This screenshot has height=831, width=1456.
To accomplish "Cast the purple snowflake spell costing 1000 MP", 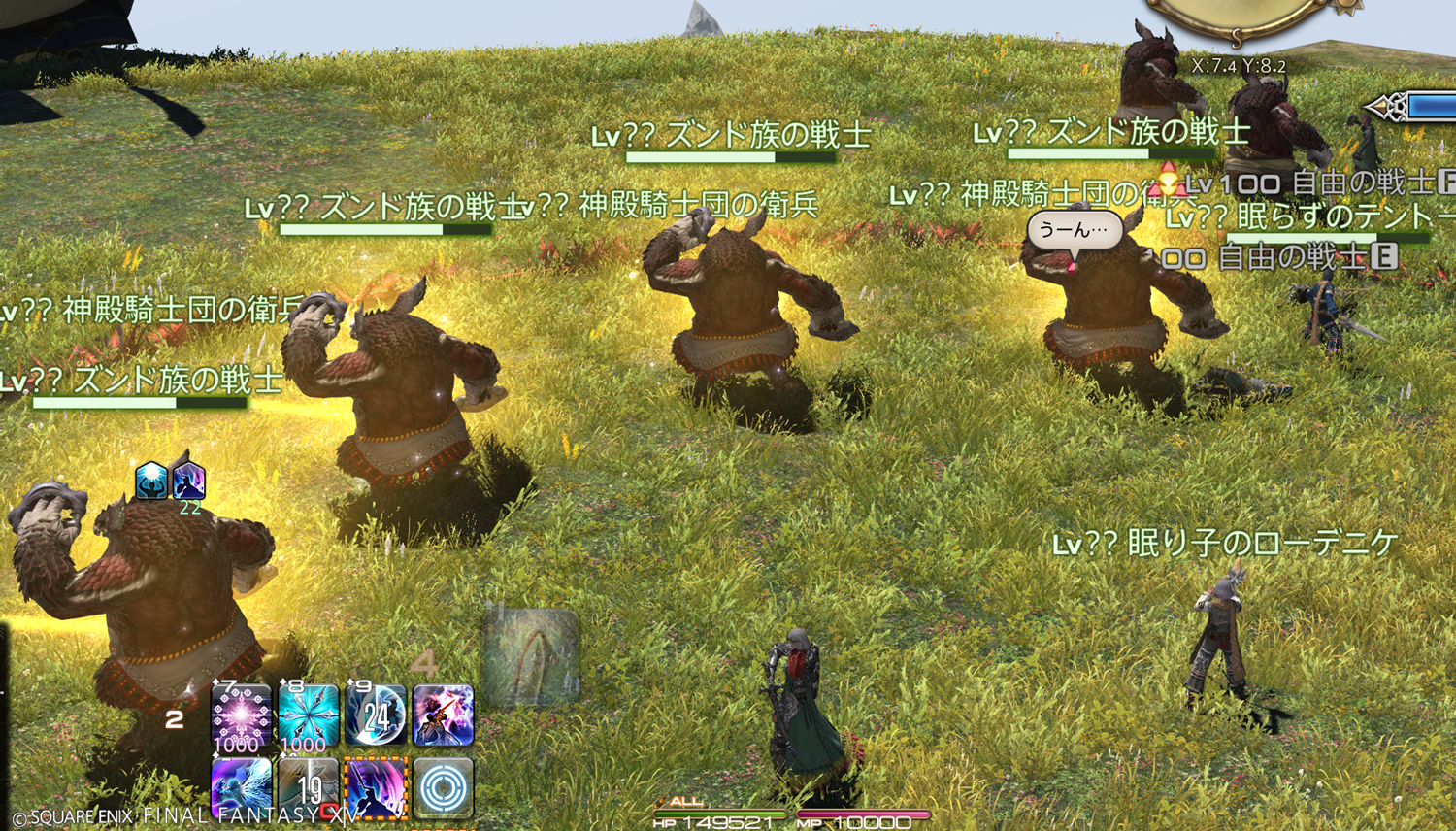I will 242,716.
